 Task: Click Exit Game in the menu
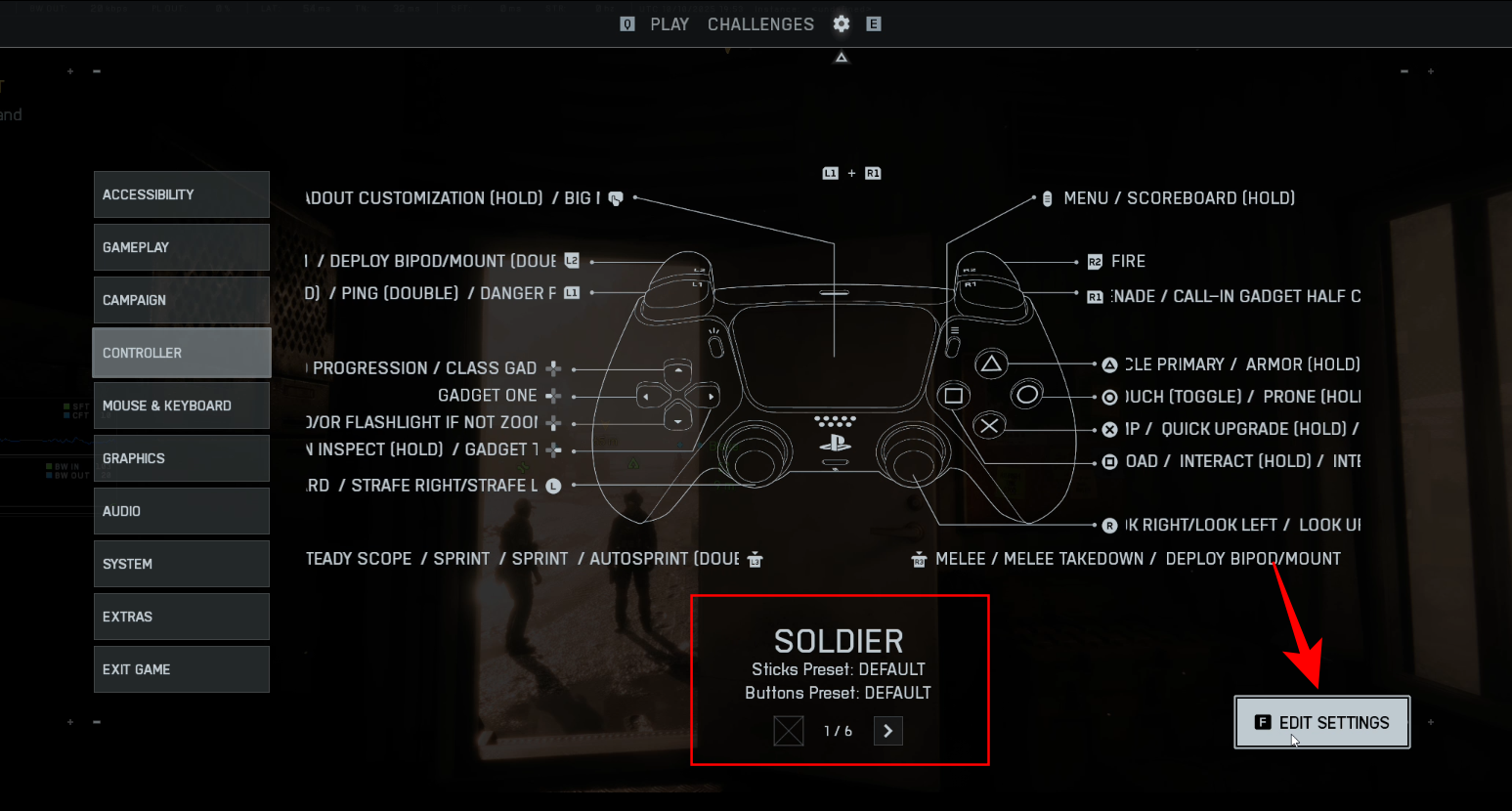(181, 669)
